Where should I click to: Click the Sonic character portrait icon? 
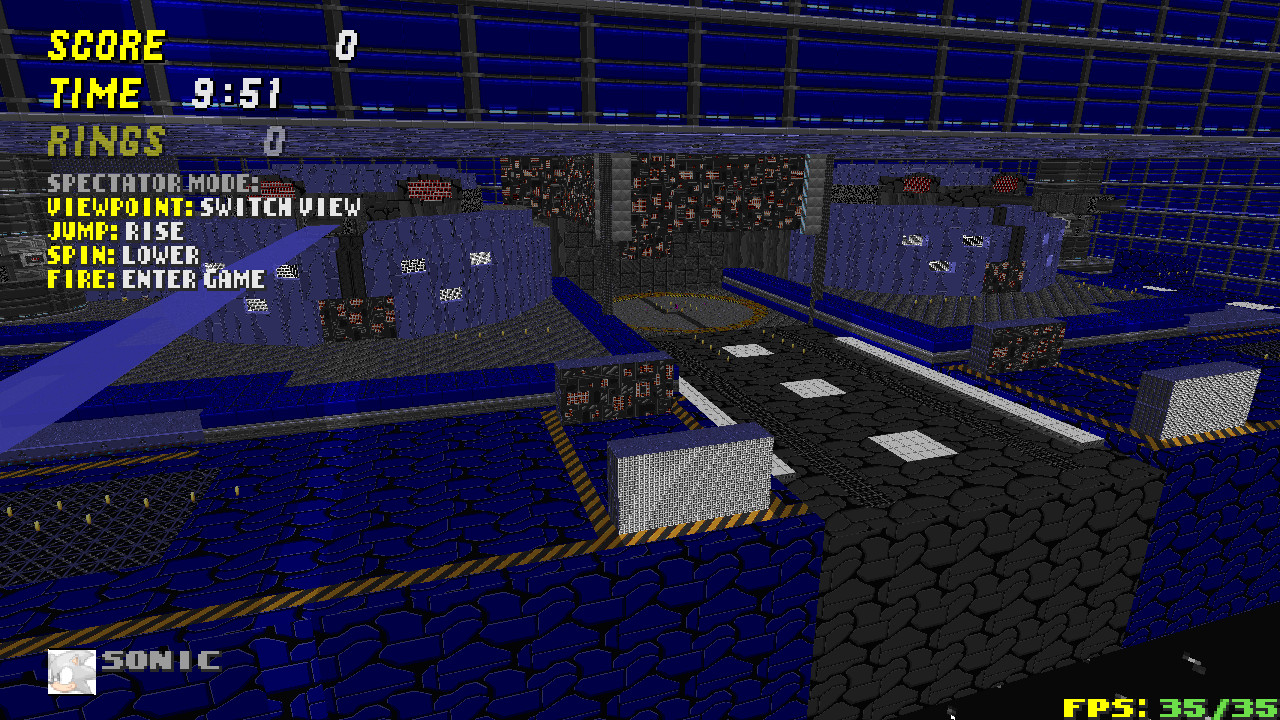(70, 670)
